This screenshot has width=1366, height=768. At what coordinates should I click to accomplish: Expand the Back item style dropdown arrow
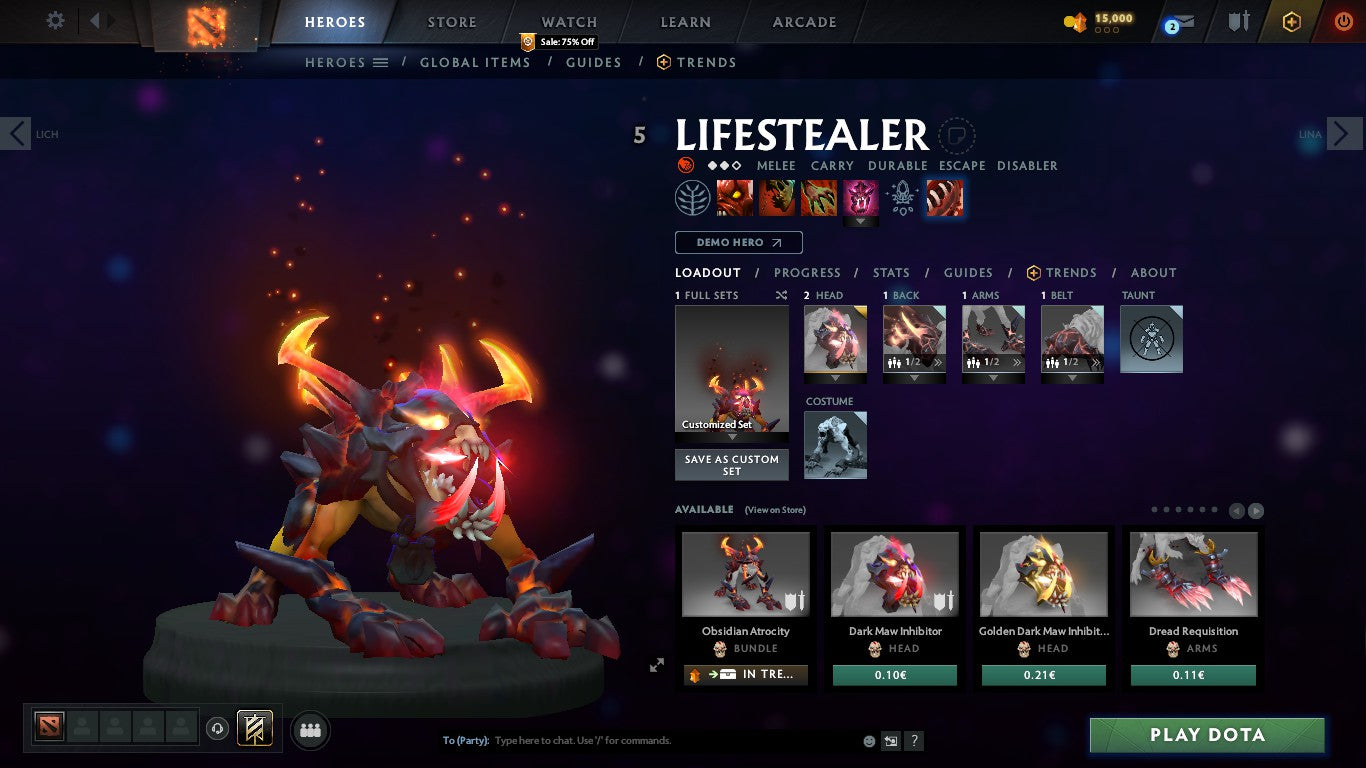pyautogui.click(x=914, y=376)
